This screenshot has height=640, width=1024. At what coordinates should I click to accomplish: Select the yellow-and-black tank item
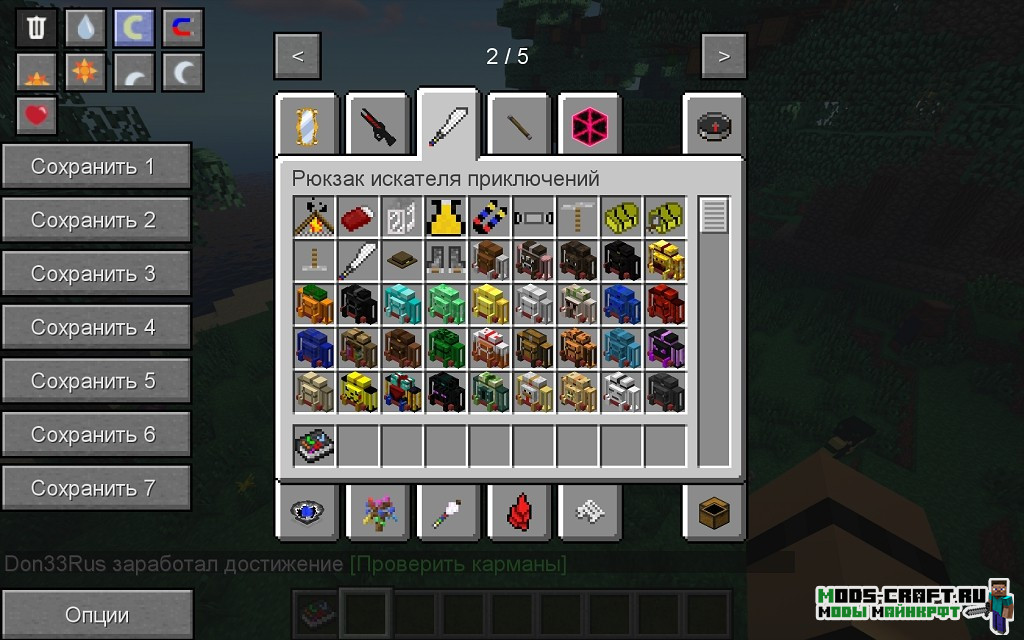pos(446,216)
